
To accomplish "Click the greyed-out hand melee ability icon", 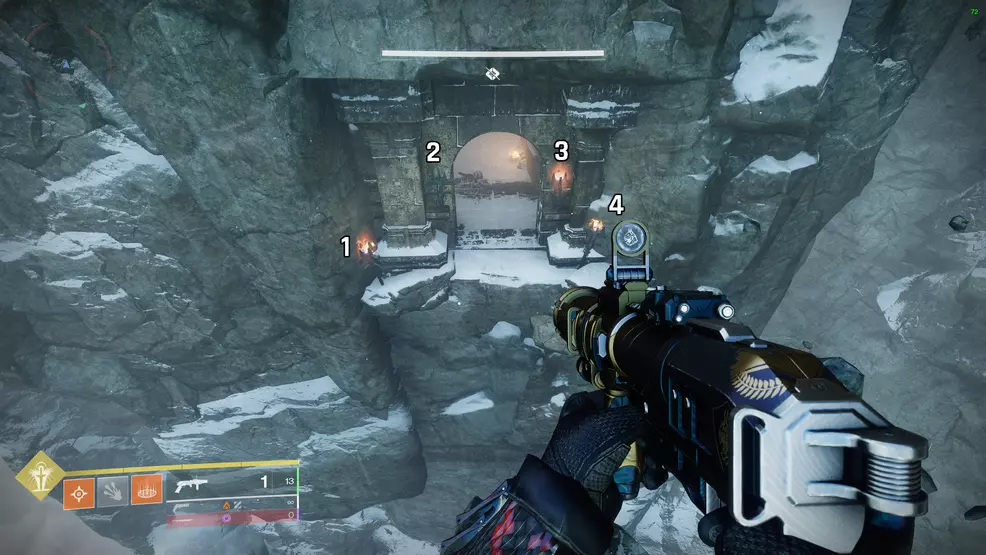I will tap(113, 492).
